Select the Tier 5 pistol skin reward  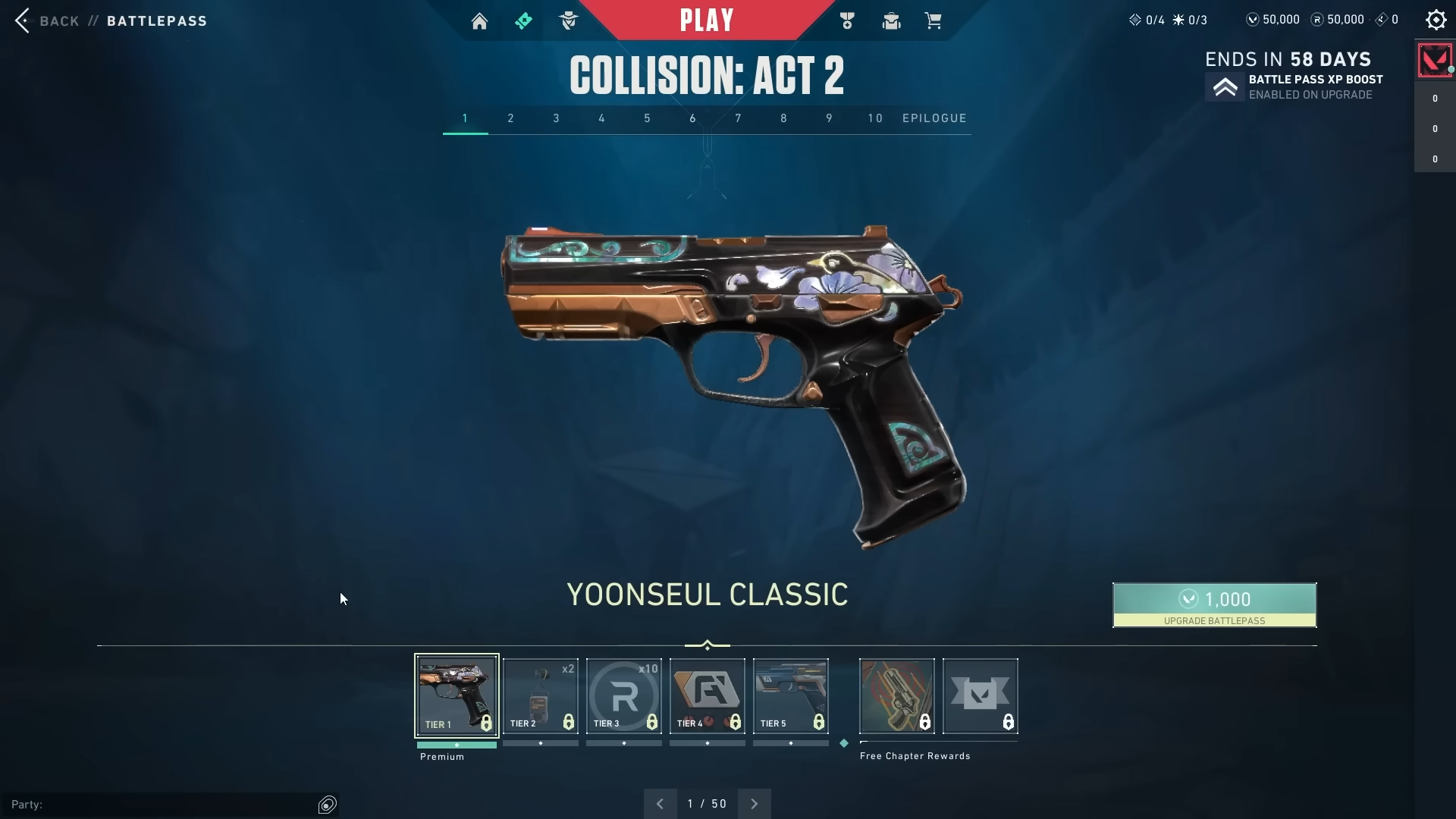click(x=790, y=695)
